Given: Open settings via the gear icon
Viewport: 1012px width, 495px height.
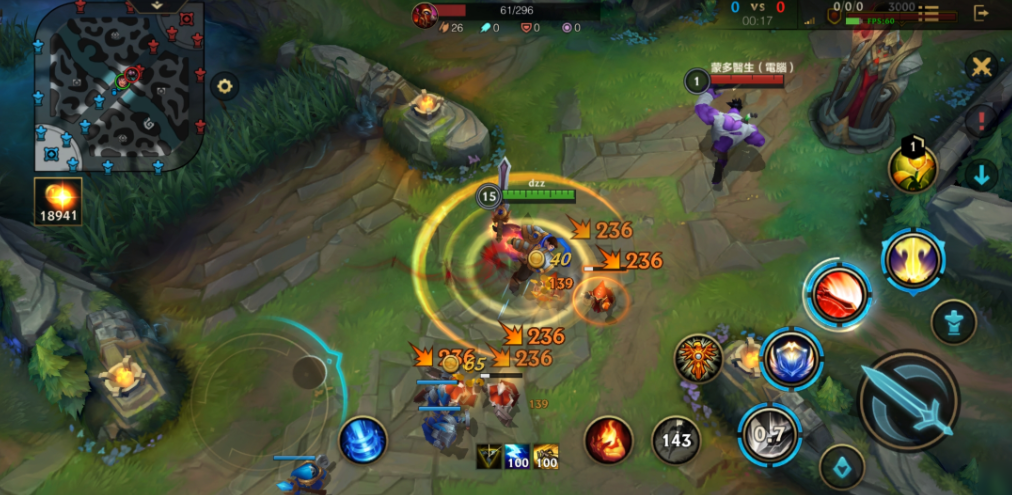Looking at the screenshot, I should tap(224, 87).
